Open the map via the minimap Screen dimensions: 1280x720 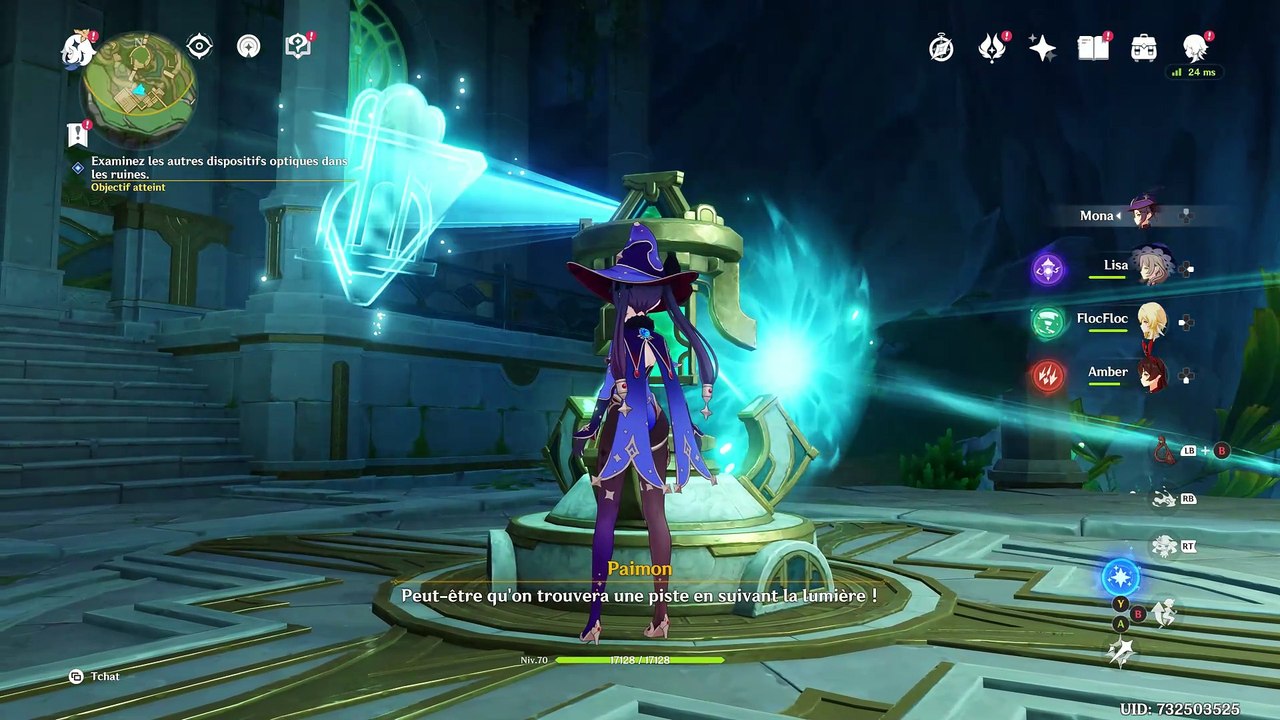pos(138,90)
